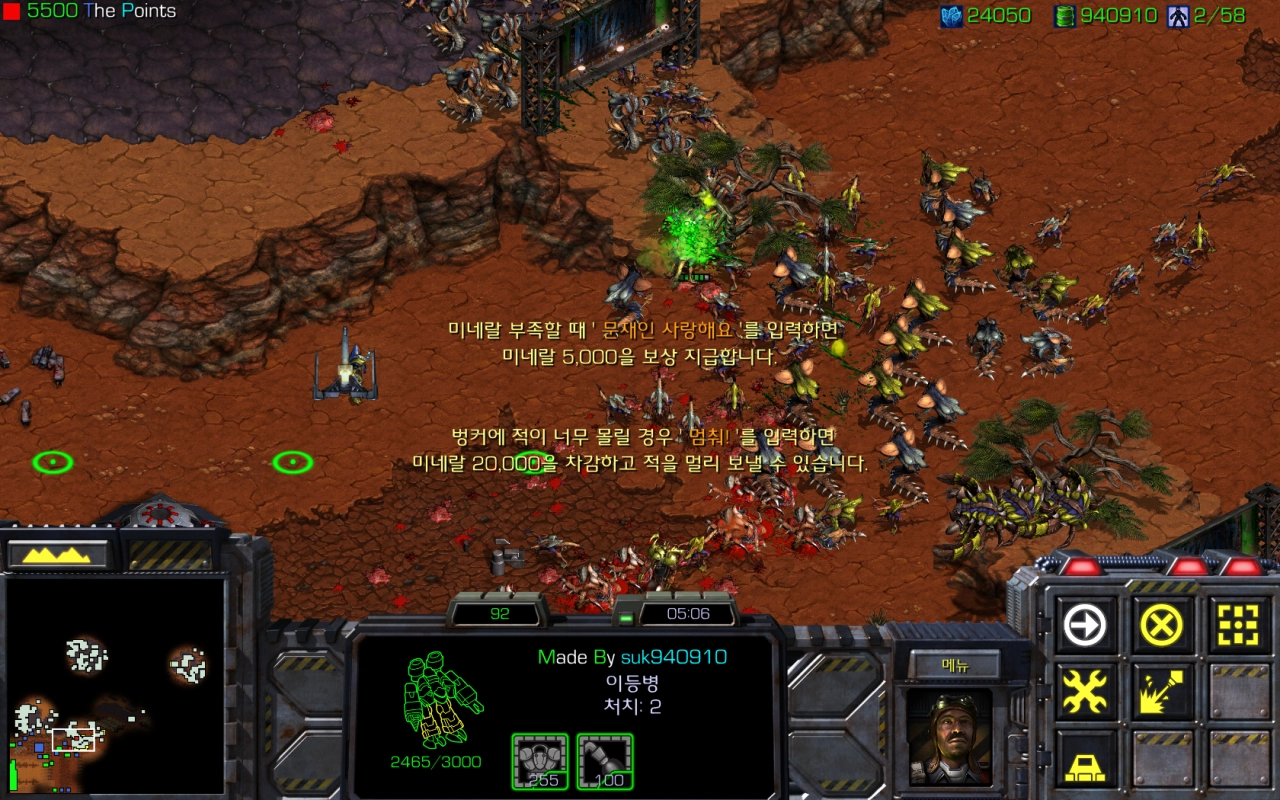
Task: Select the weapon icon showing 100
Action: click(x=605, y=761)
